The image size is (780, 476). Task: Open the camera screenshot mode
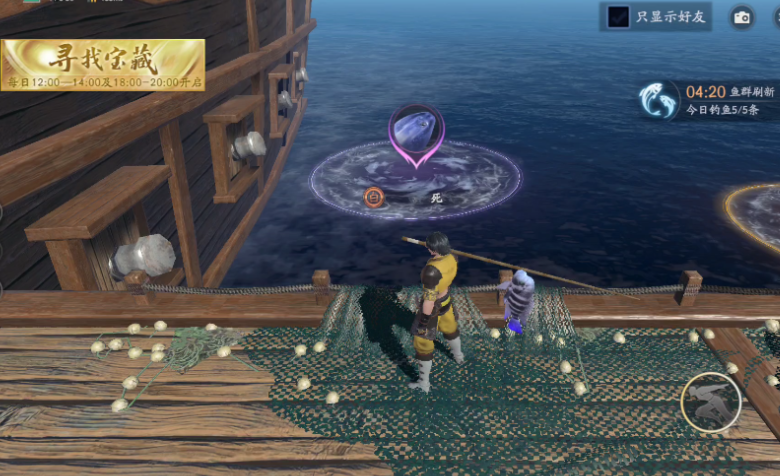coord(741,17)
